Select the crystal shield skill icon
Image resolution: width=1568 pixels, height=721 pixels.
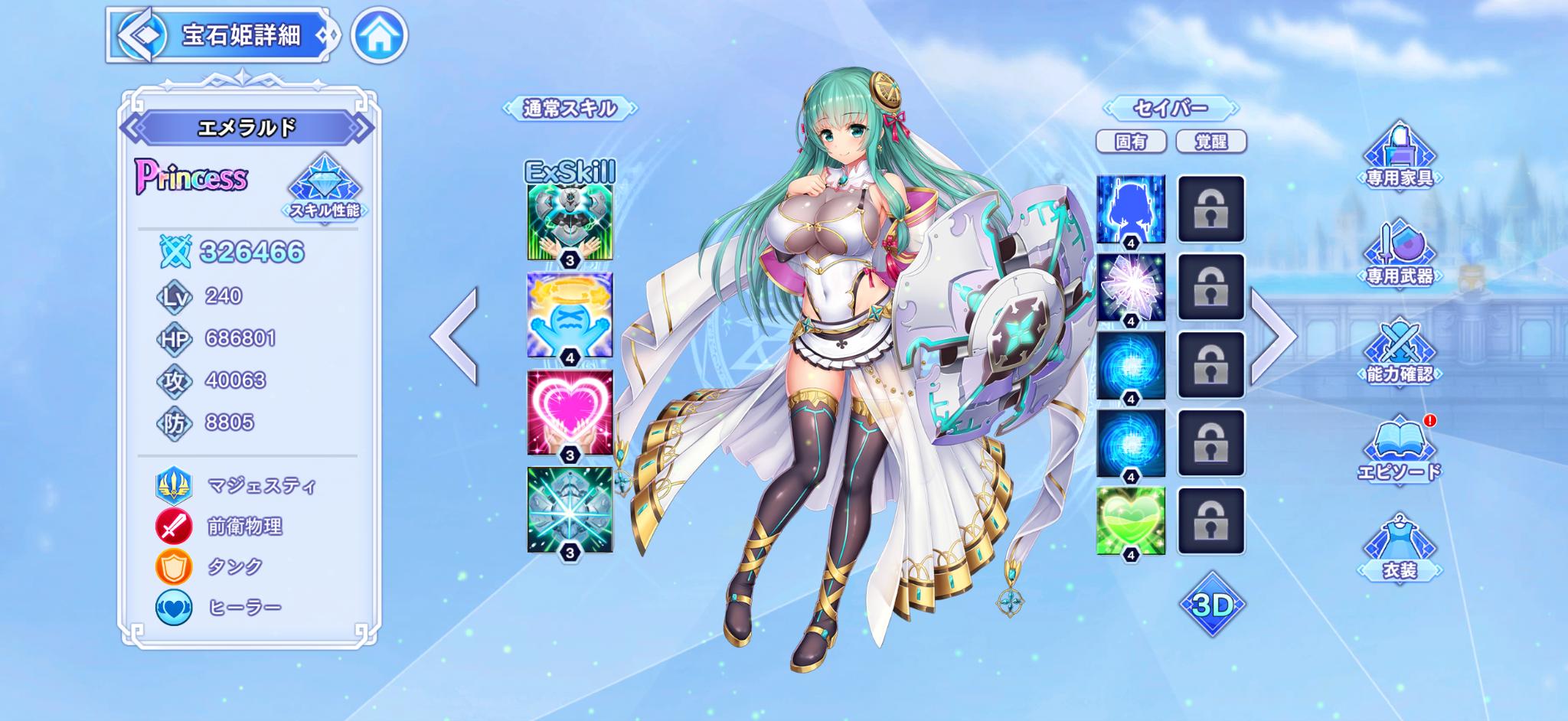[x=570, y=510]
